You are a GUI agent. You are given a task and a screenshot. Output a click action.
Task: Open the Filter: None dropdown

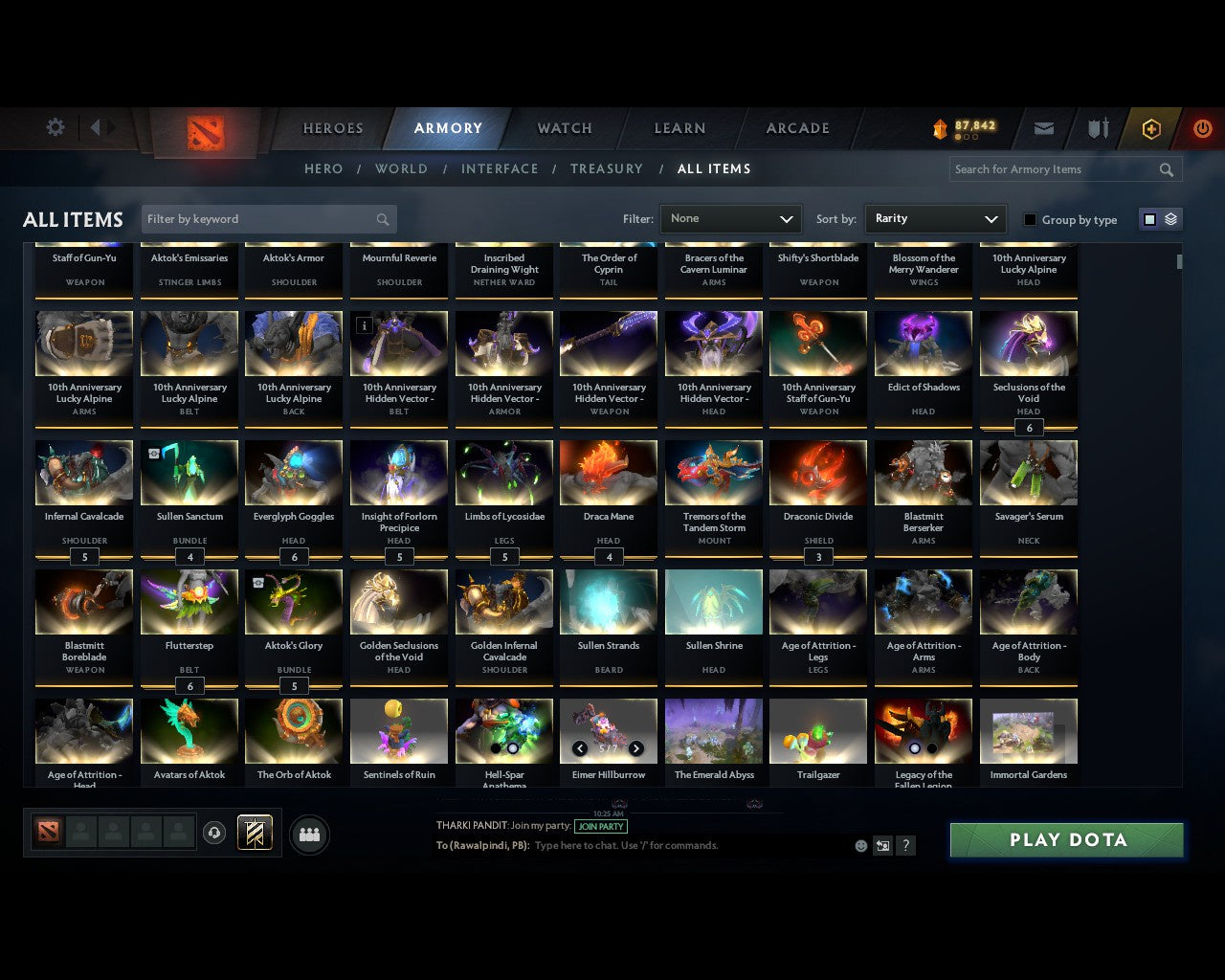(x=730, y=218)
